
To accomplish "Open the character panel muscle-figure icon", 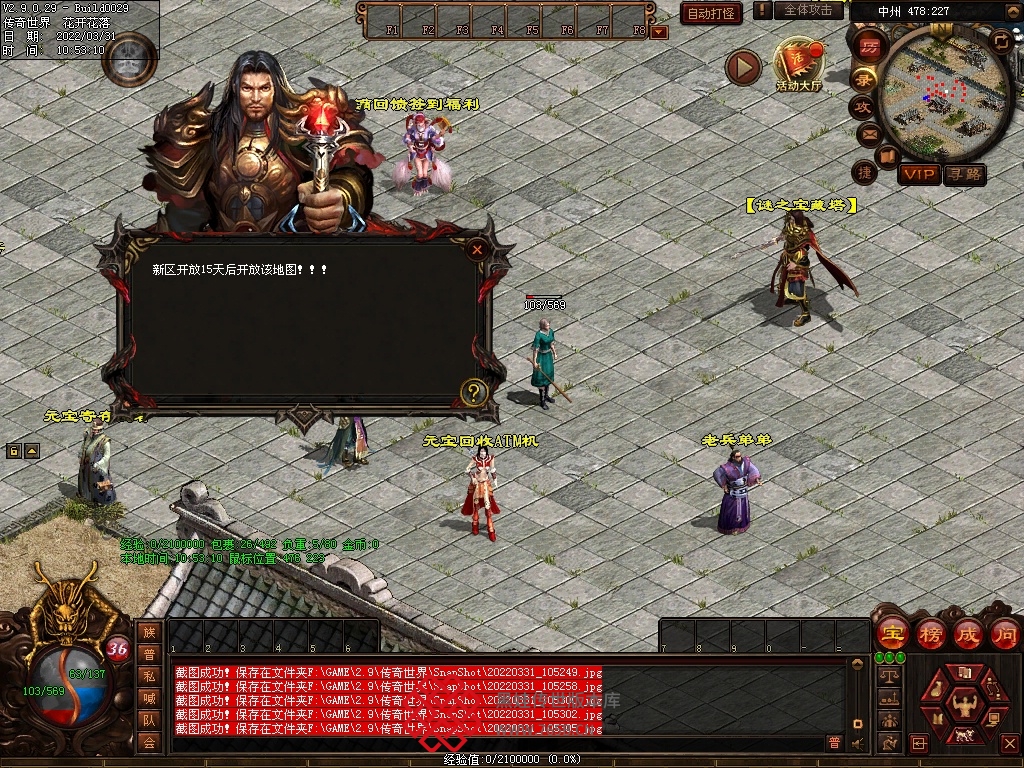I will coord(965,705).
